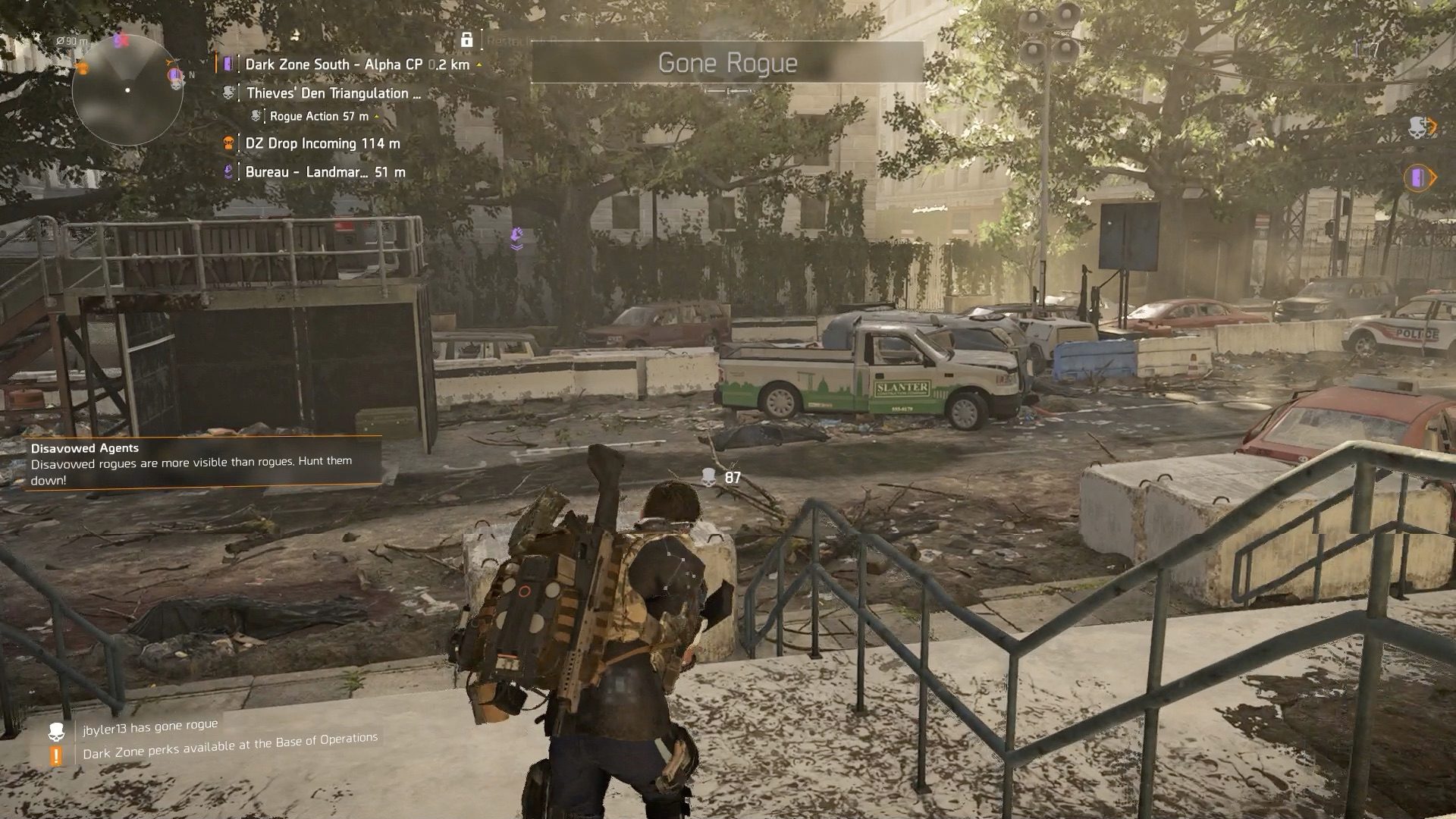The height and width of the screenshot is (819, 1456).
Task: Click the purple landmark waypoint marker
Action: 517,237
